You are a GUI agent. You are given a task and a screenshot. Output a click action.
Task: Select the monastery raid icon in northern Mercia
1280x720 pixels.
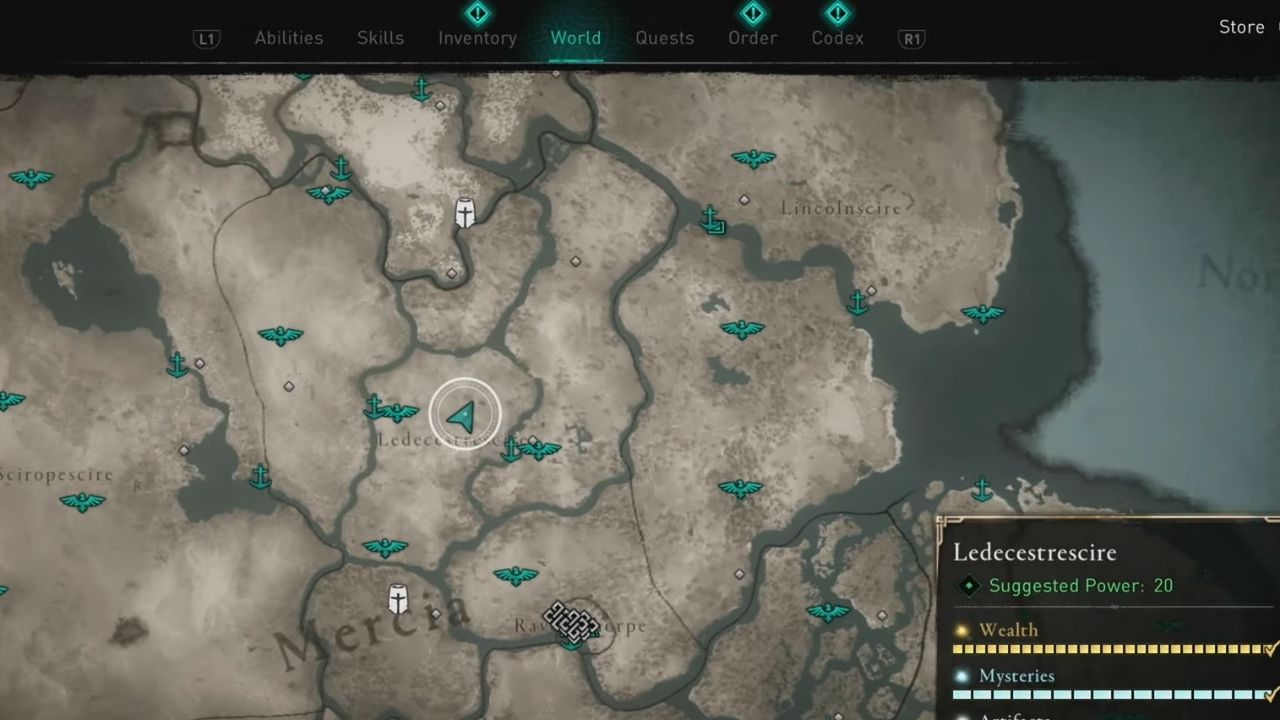[465, 212]
